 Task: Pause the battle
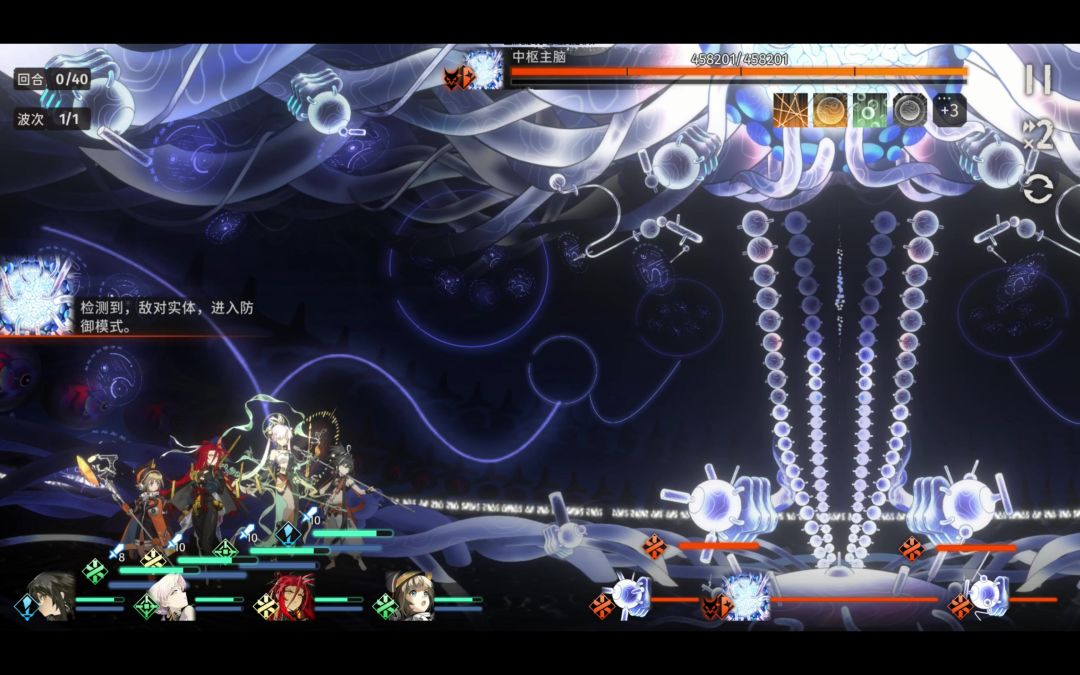1038,80
